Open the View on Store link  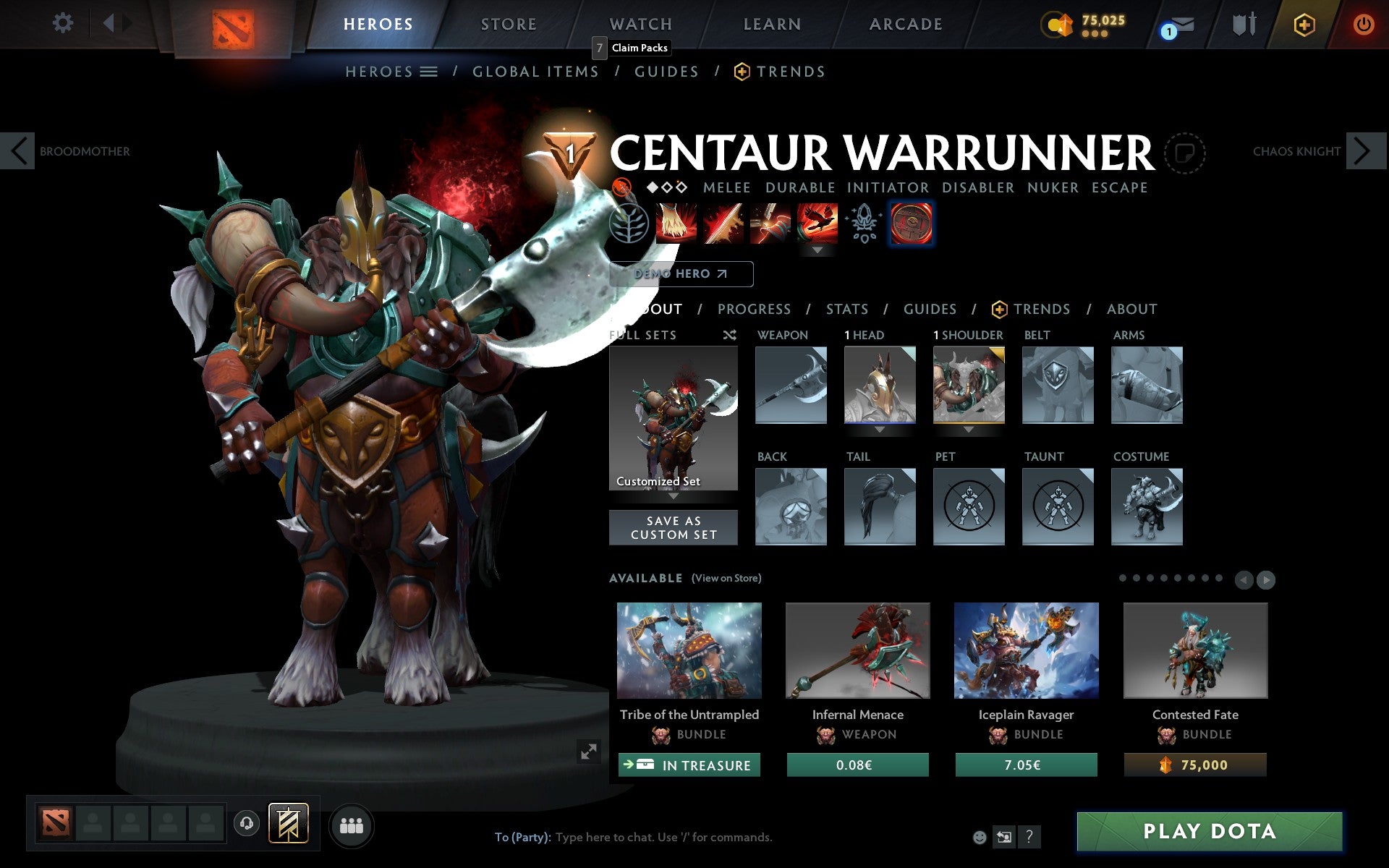tap(726, 578)
